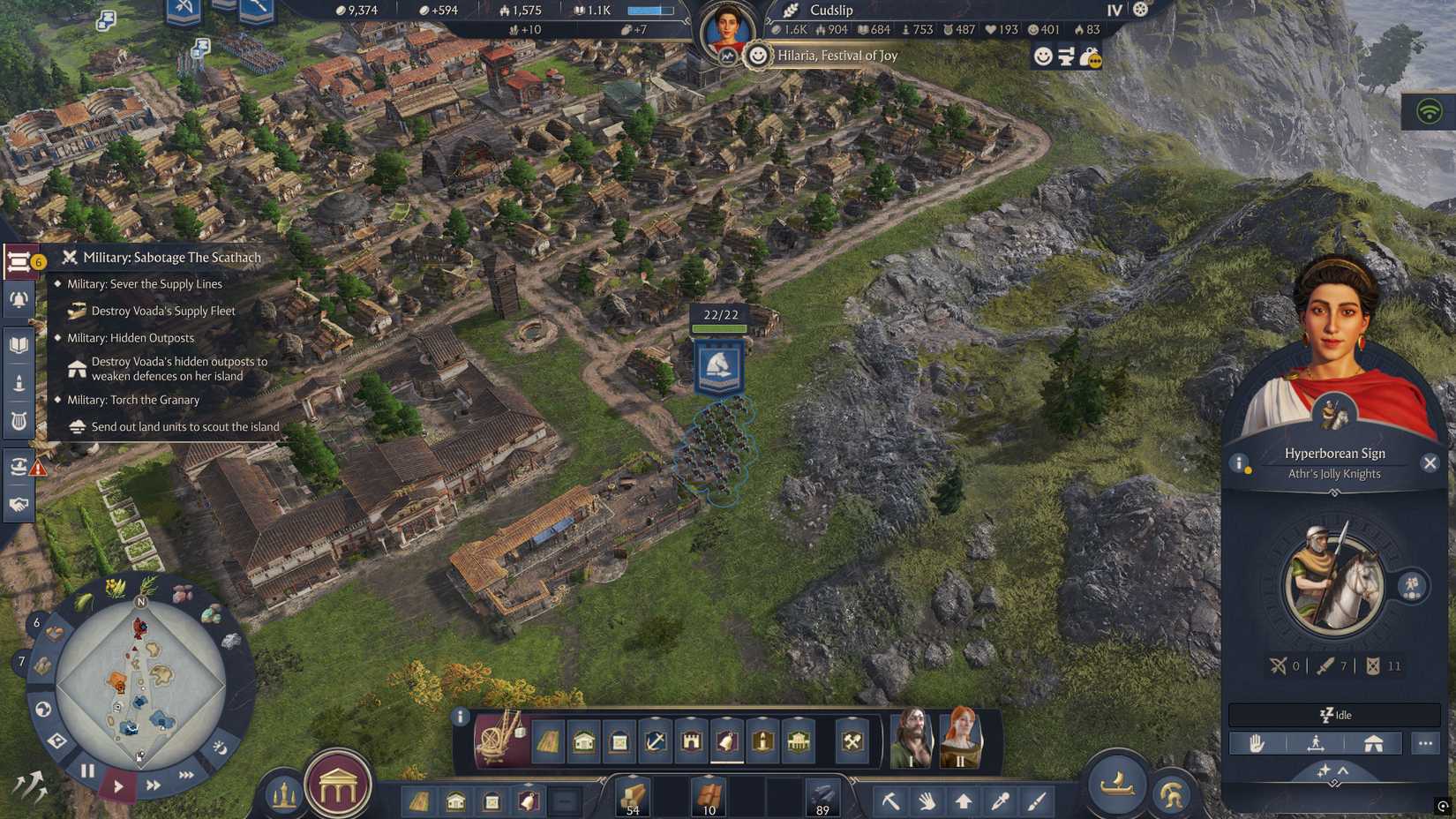Open the notification bell panel
Image resolution: width=1456 pixels, height=819 pixels.
[18, 297]
